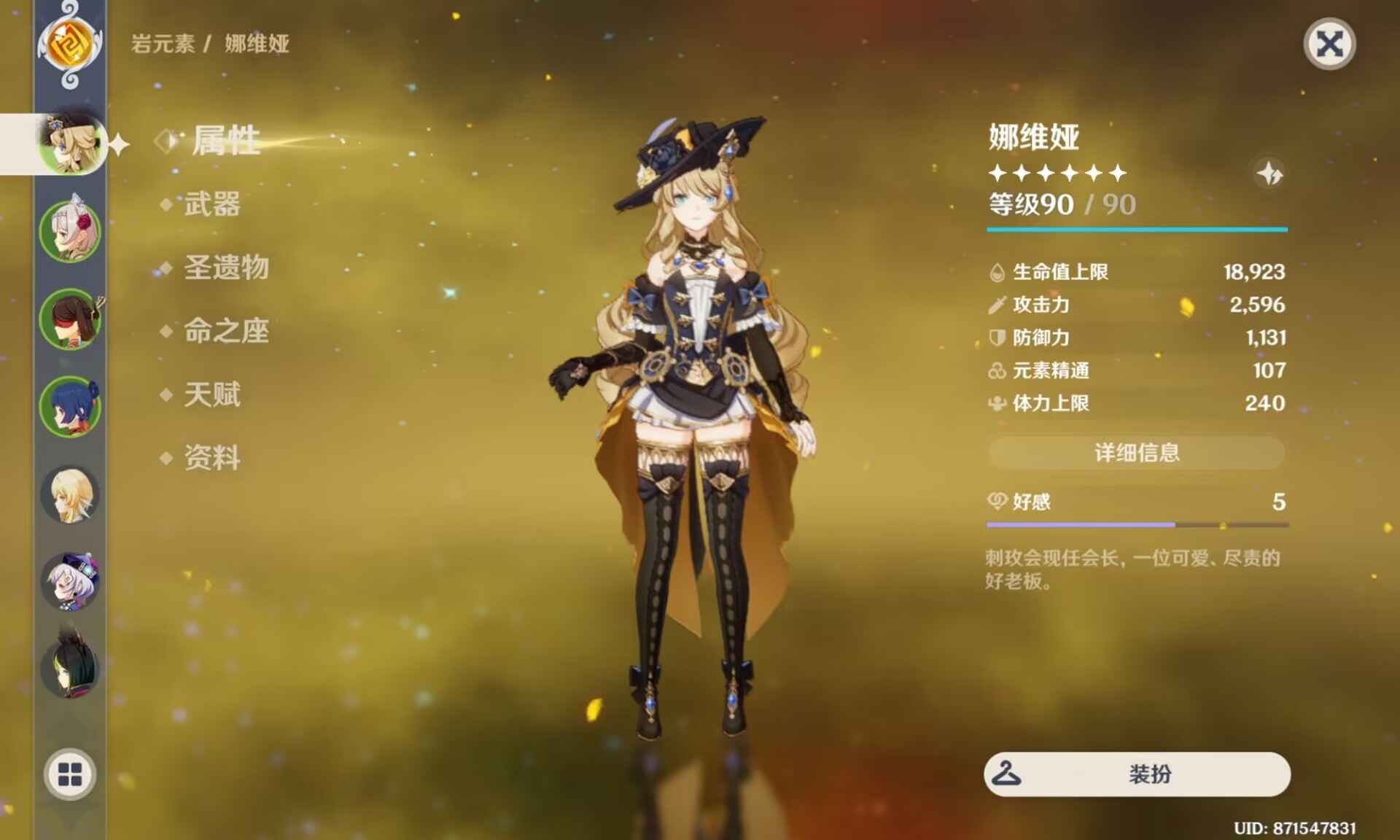Click the 装扮 outfit button
This screenshot has height=840, width=1400.
pyautogui.click(x=1136, y=774)
